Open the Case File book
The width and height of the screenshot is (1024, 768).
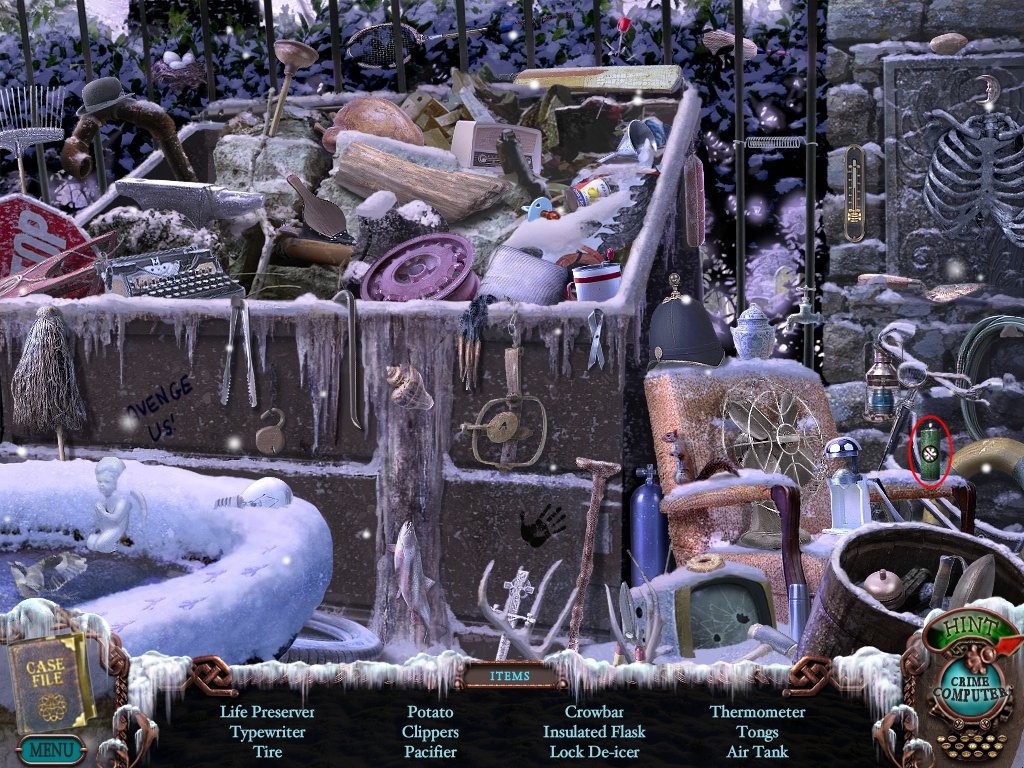click(46, 679)
